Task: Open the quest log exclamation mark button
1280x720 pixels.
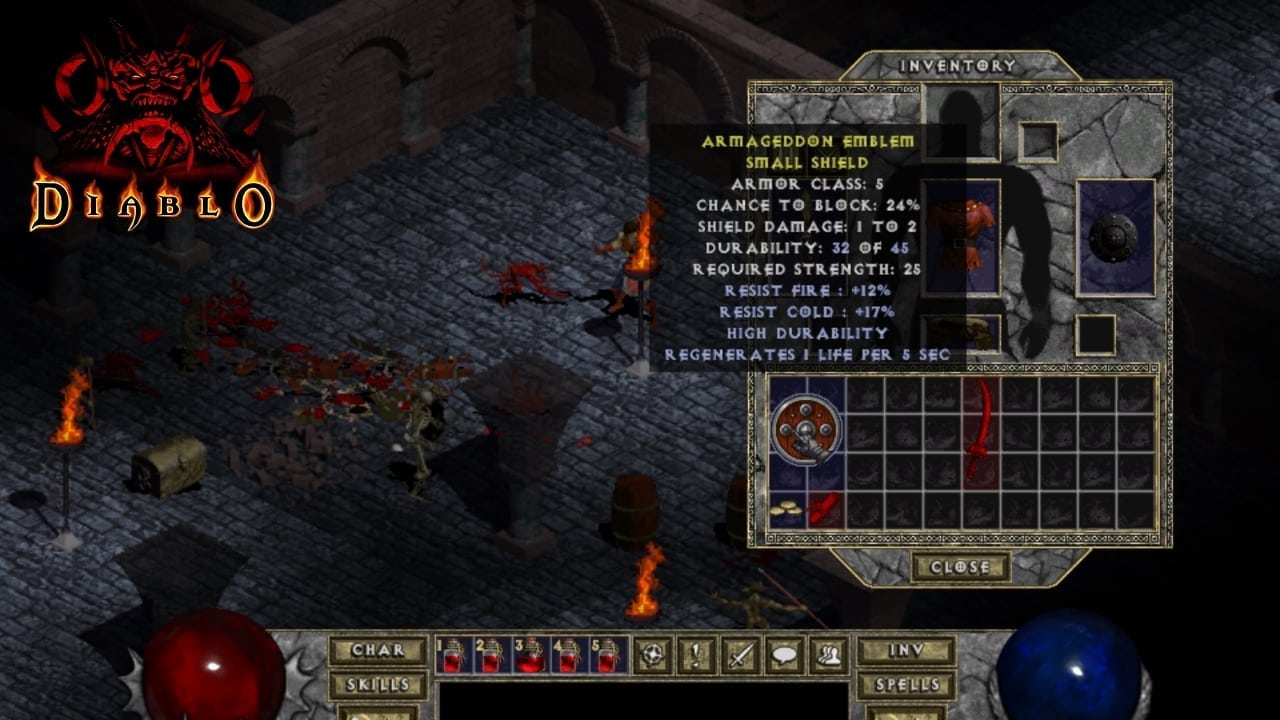Action: tap(695, 655)
